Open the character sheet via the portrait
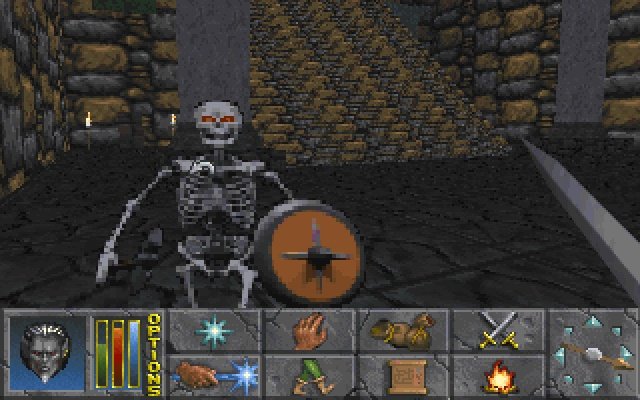The image size is (640, 400). tap(50, 353)
